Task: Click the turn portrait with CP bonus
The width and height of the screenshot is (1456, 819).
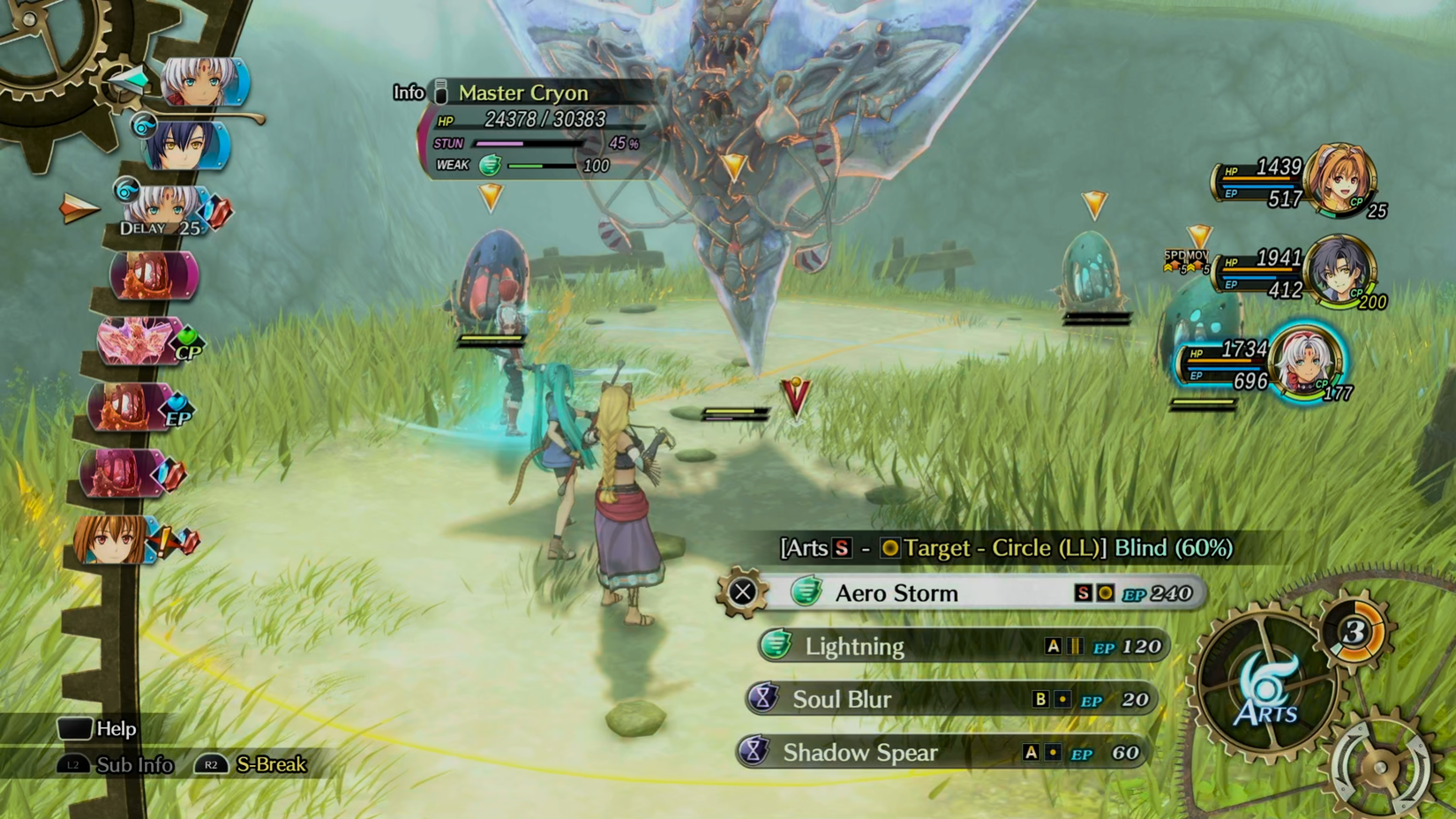Action: (x=141, y=342)
